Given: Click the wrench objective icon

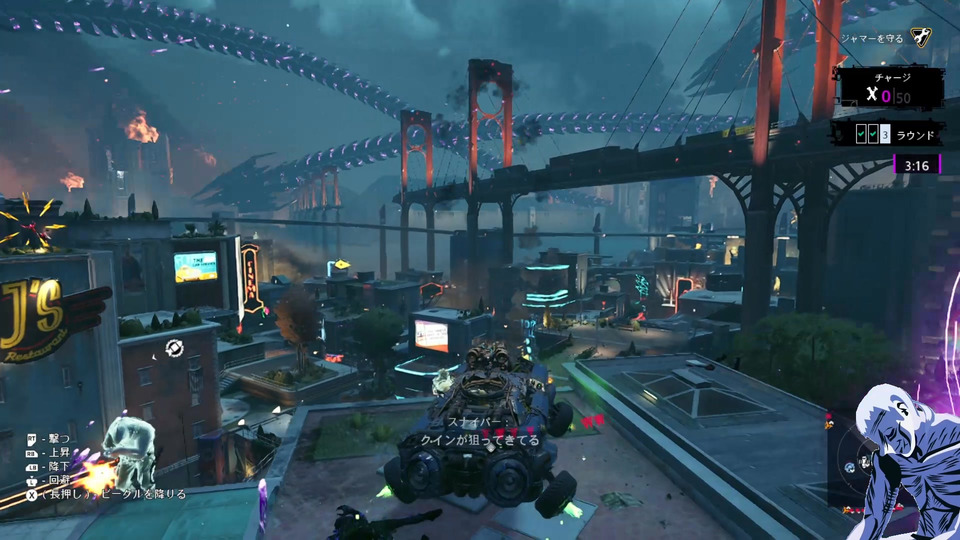Looking at the screenshot, I should (923, 38).
